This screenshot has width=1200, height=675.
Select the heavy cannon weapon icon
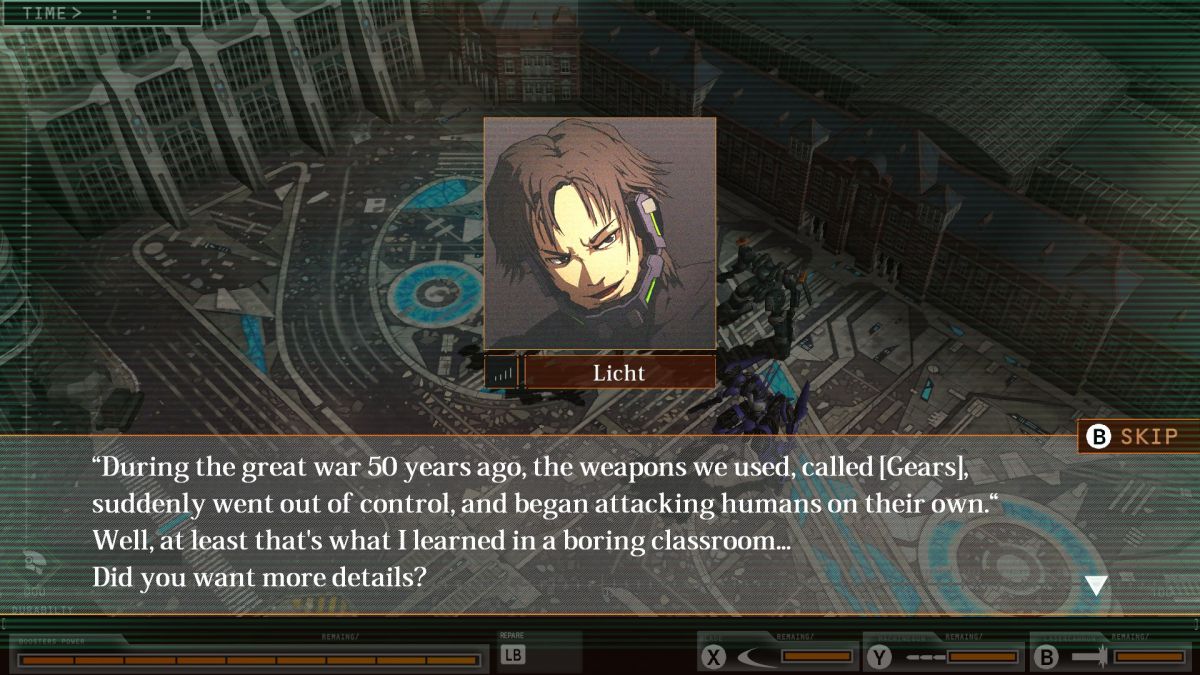click(x=1088, y=657)
